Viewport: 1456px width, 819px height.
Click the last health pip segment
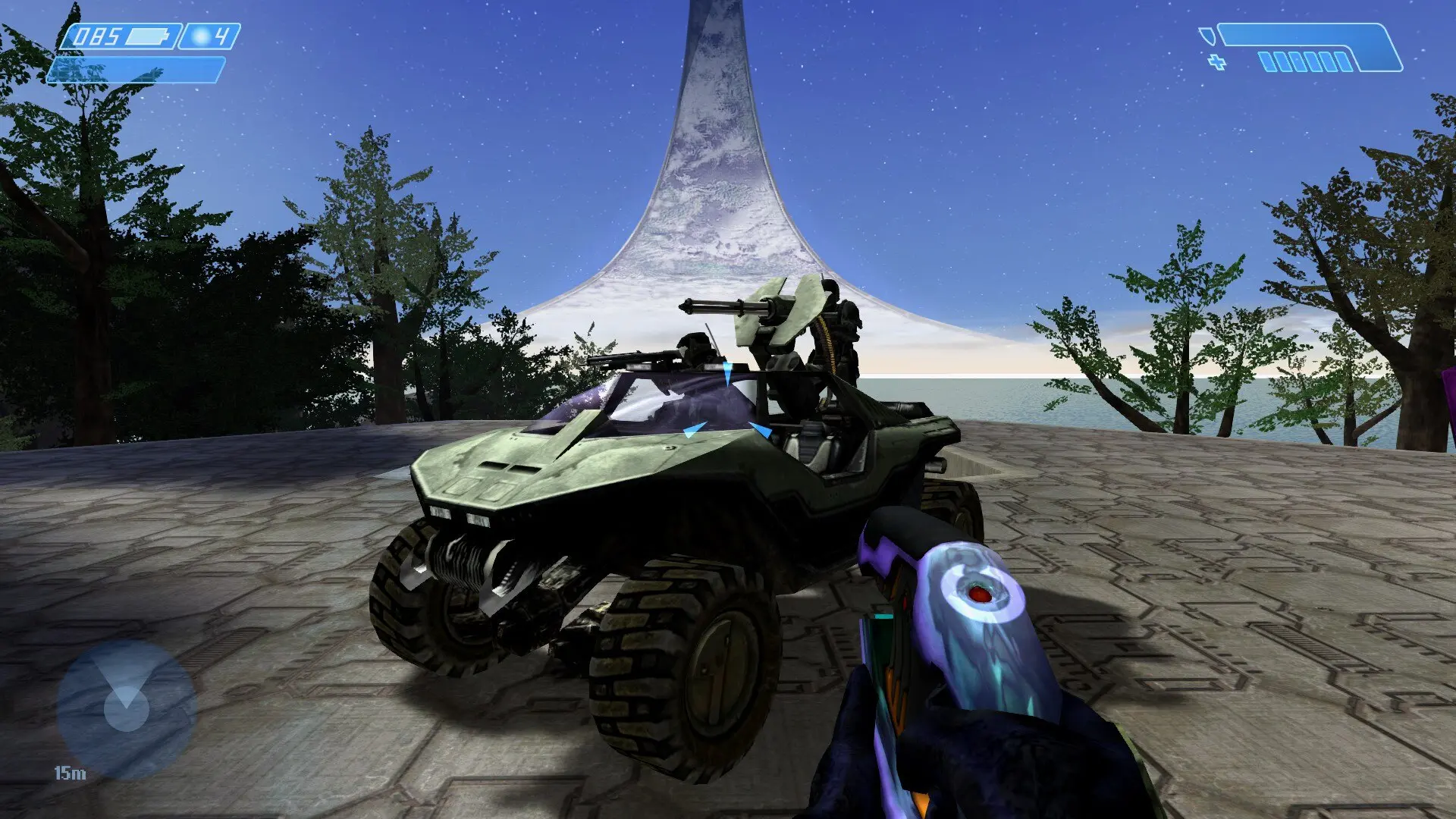point(1342,62)
